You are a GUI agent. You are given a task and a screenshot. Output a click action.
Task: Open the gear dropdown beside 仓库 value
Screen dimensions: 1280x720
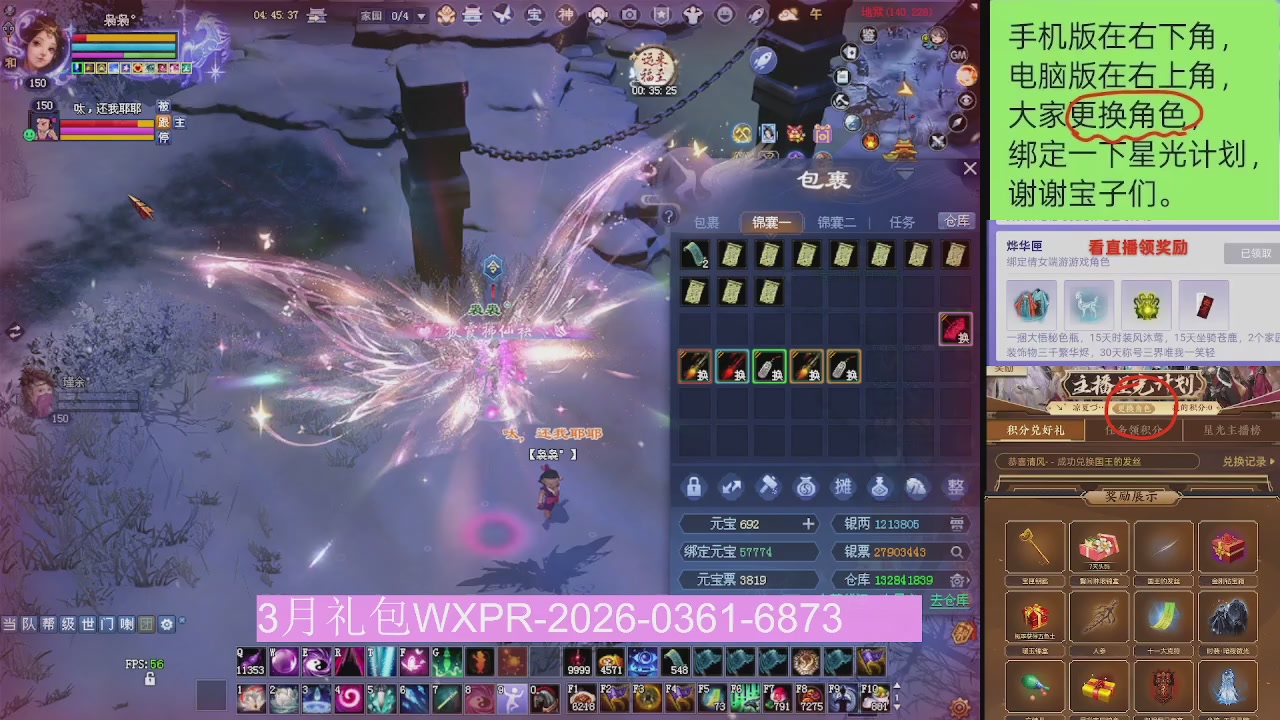(958, 580)
